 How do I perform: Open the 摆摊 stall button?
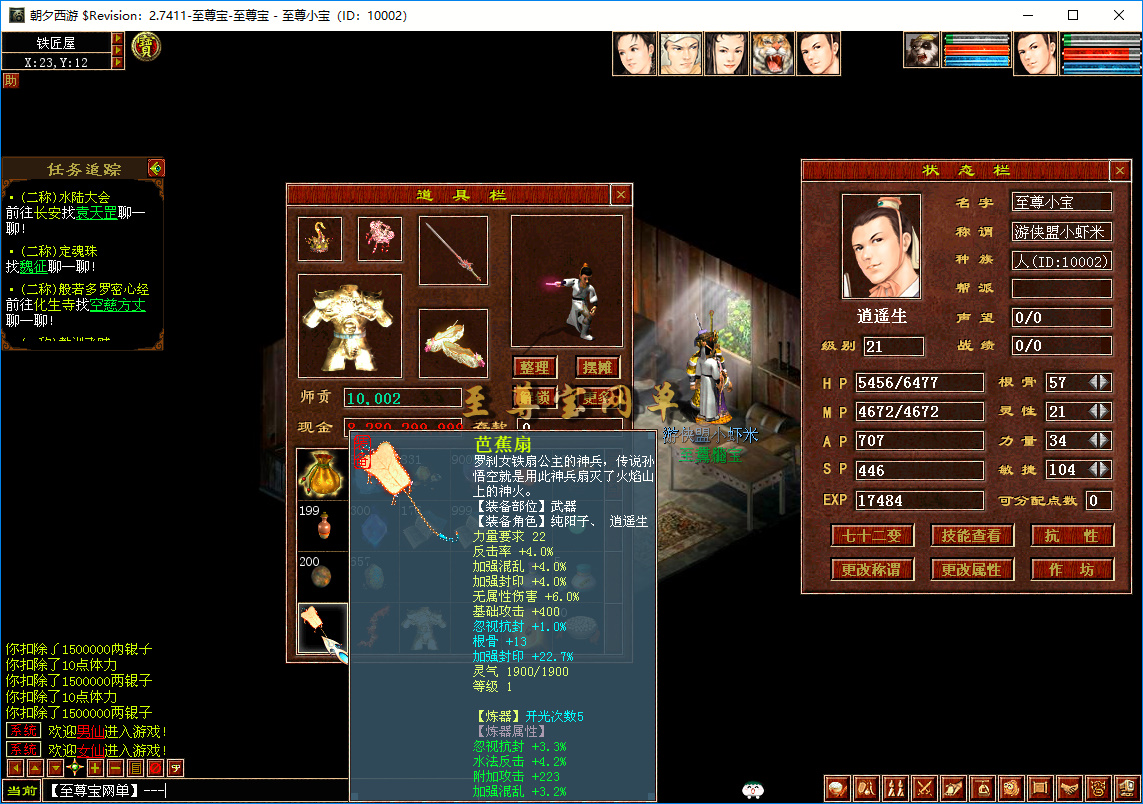coord(598,367)
